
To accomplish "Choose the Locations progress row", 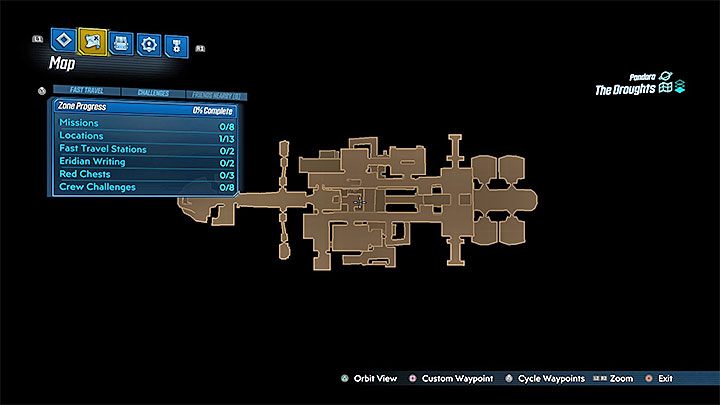I will tap(145, 135).
